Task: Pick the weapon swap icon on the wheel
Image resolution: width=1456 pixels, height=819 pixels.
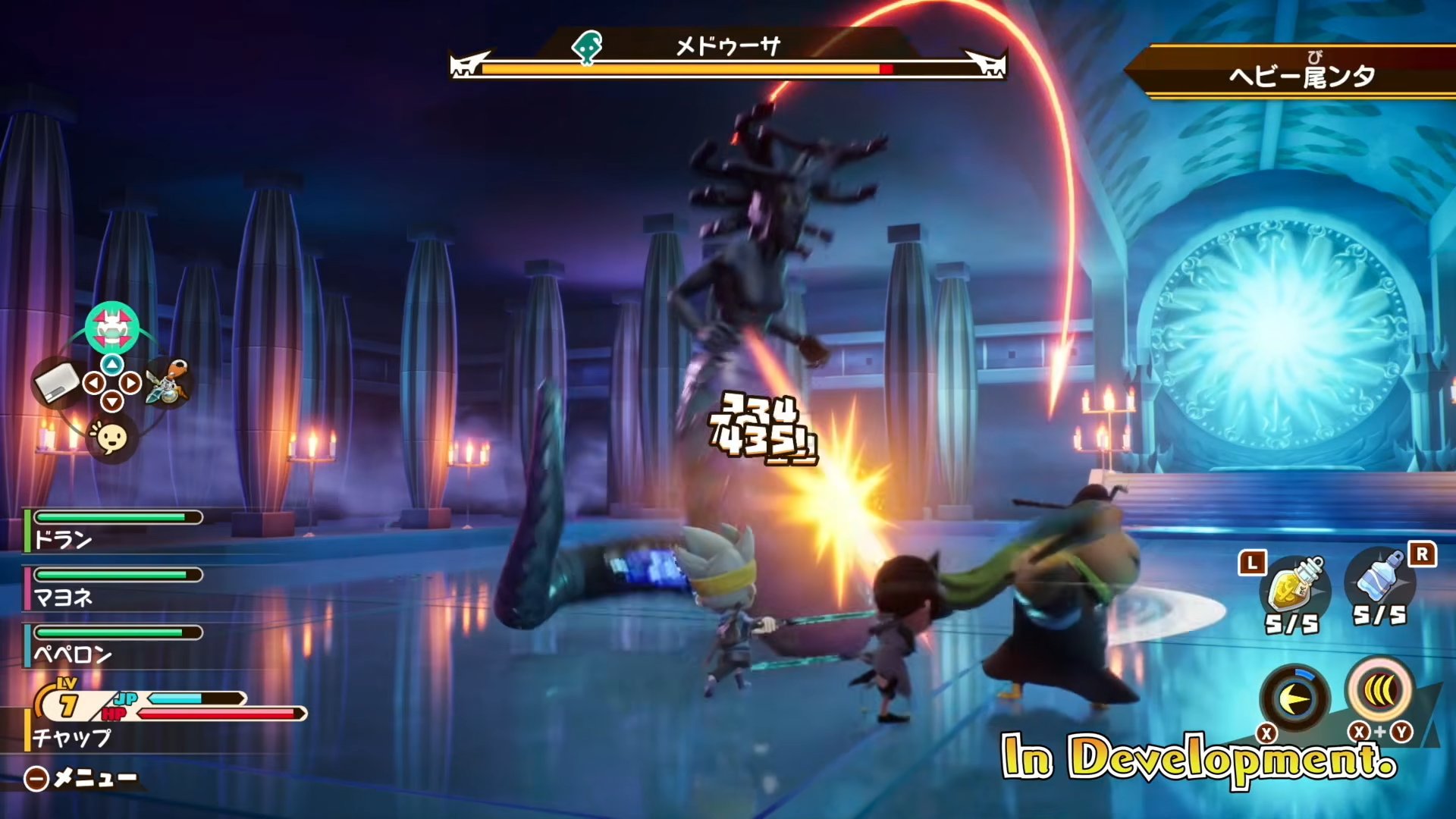Action: point(168,383)
